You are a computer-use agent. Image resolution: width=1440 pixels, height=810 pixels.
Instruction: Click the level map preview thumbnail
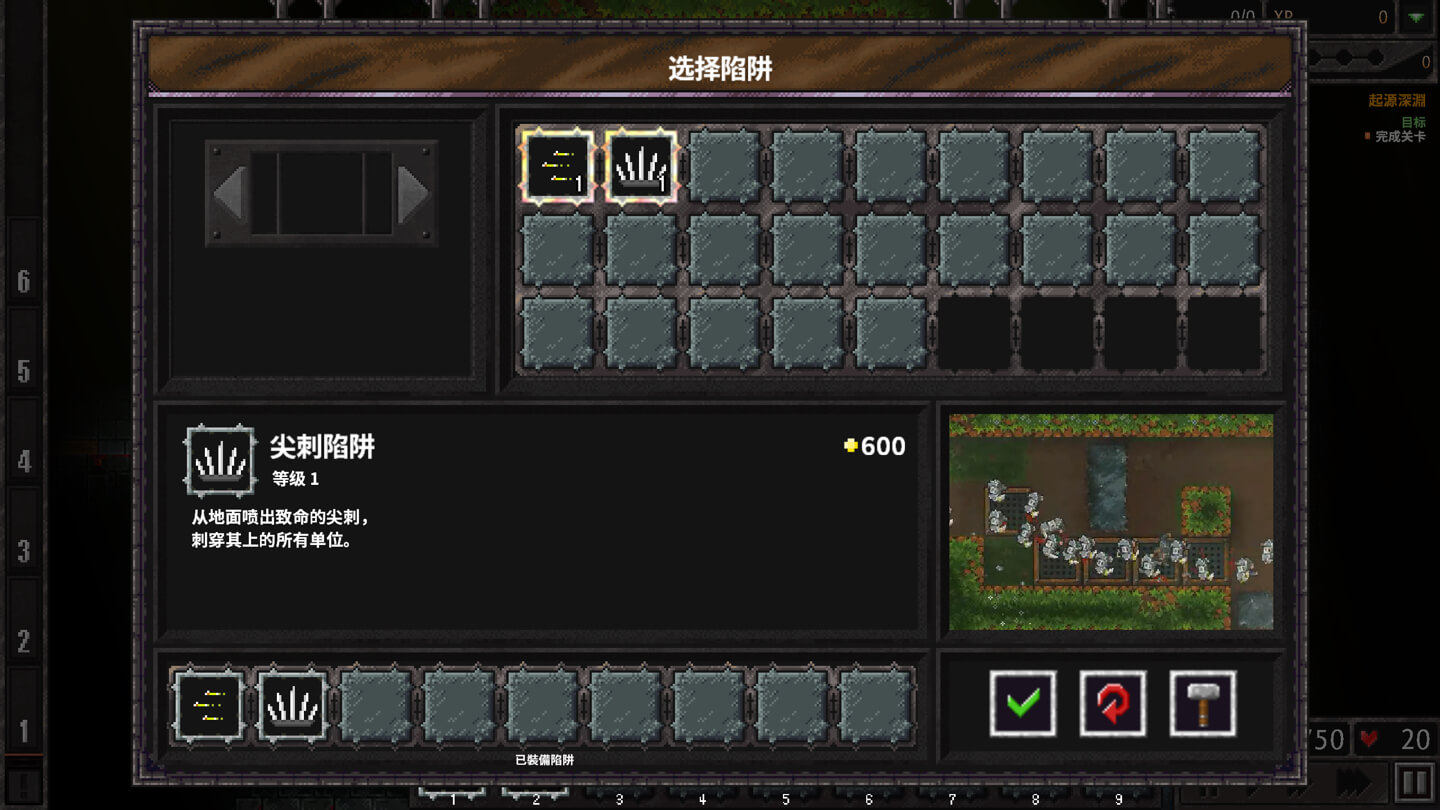(x=1112, y=520)
